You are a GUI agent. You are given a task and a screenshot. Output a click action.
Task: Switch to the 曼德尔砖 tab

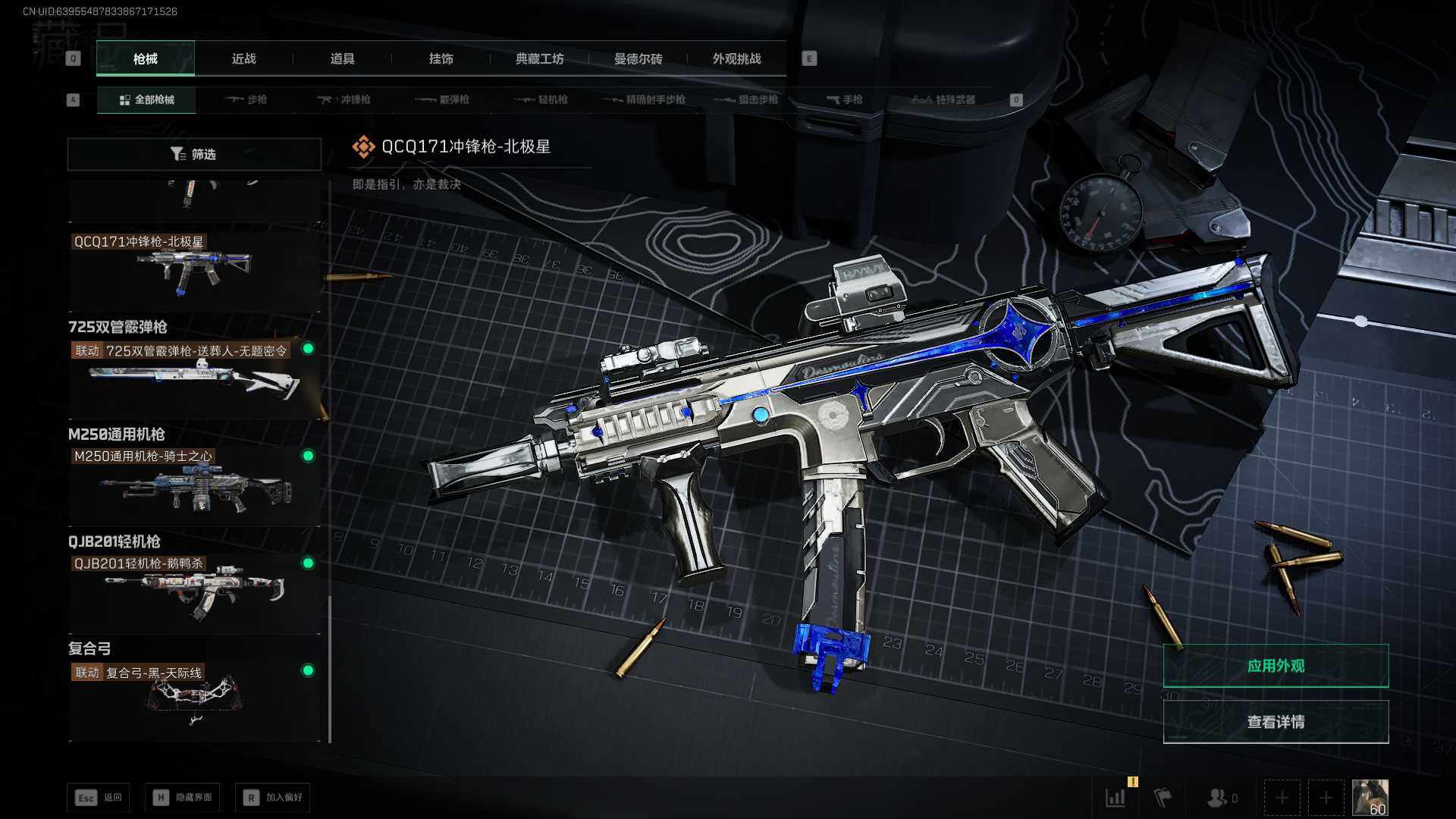point(638,58)
